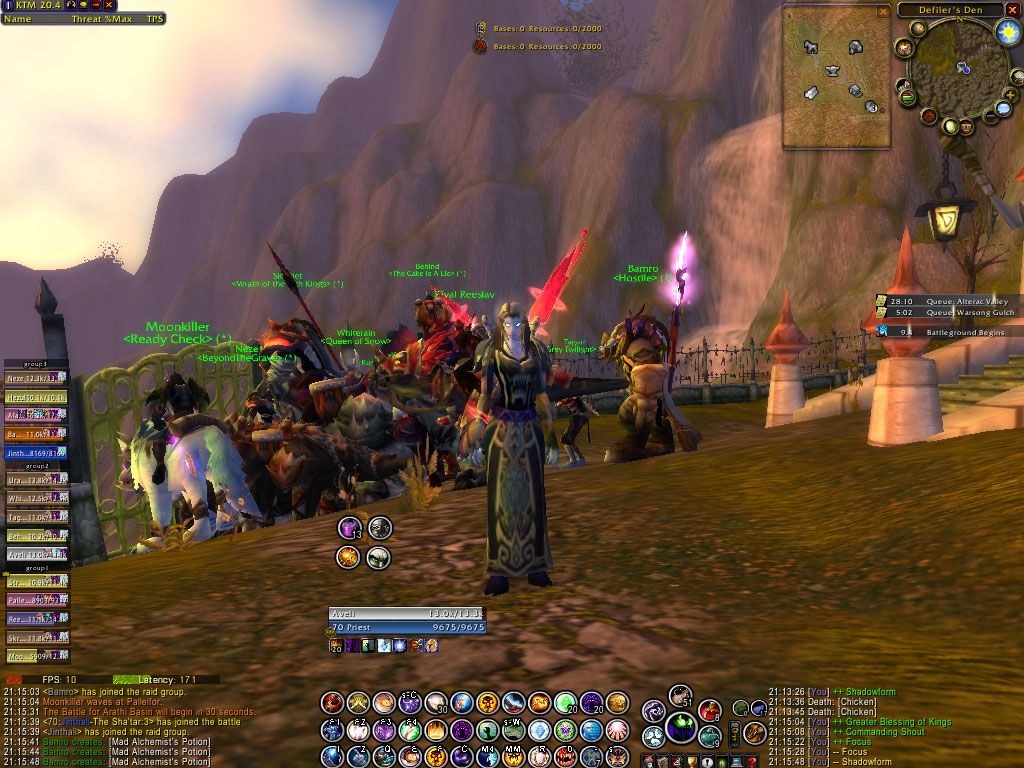Click the purple orb buff icon showing 13
This screenshot has height=768, width=1024.
coord(350,528)
